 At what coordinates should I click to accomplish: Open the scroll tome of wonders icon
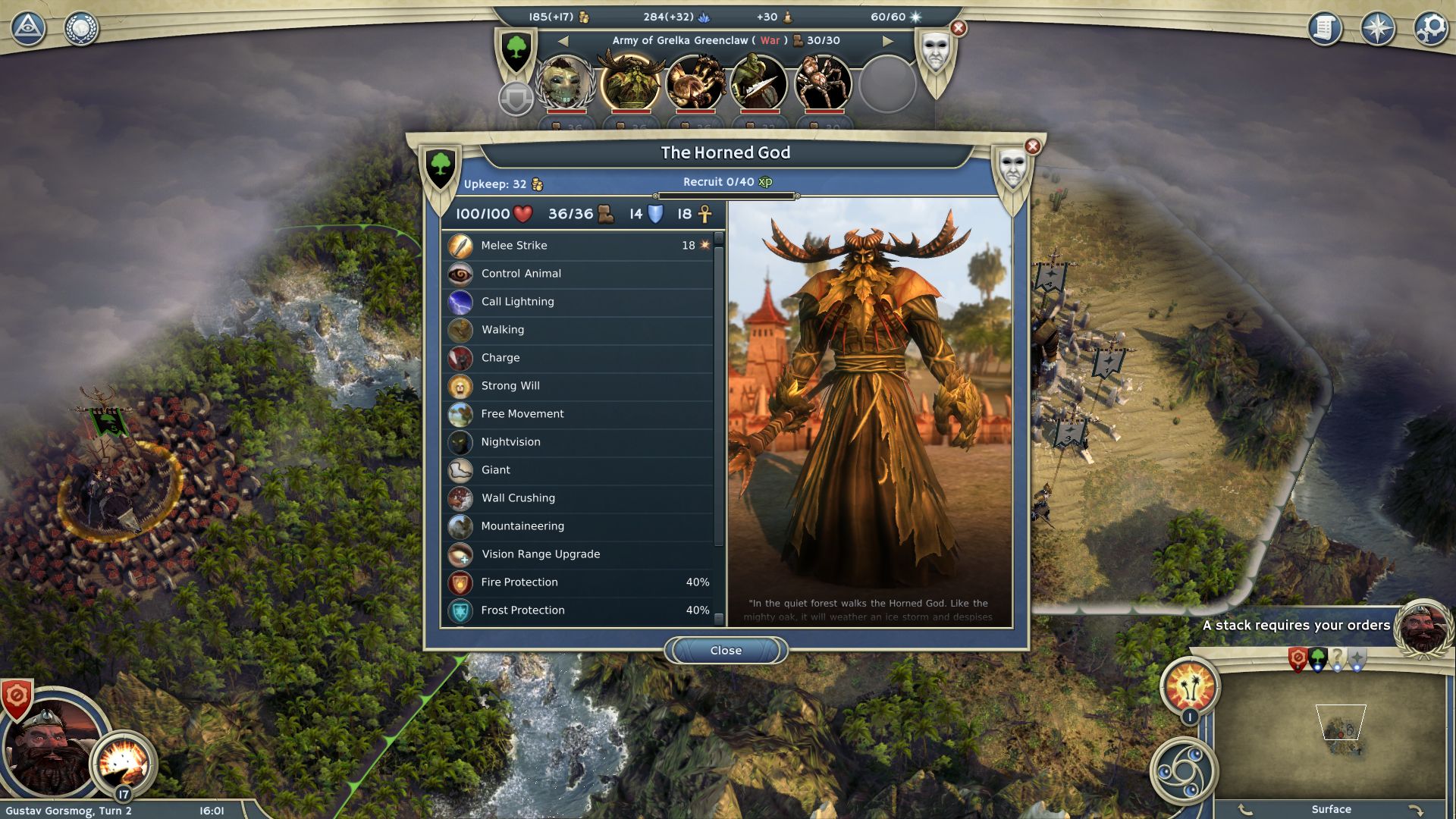1325,29
